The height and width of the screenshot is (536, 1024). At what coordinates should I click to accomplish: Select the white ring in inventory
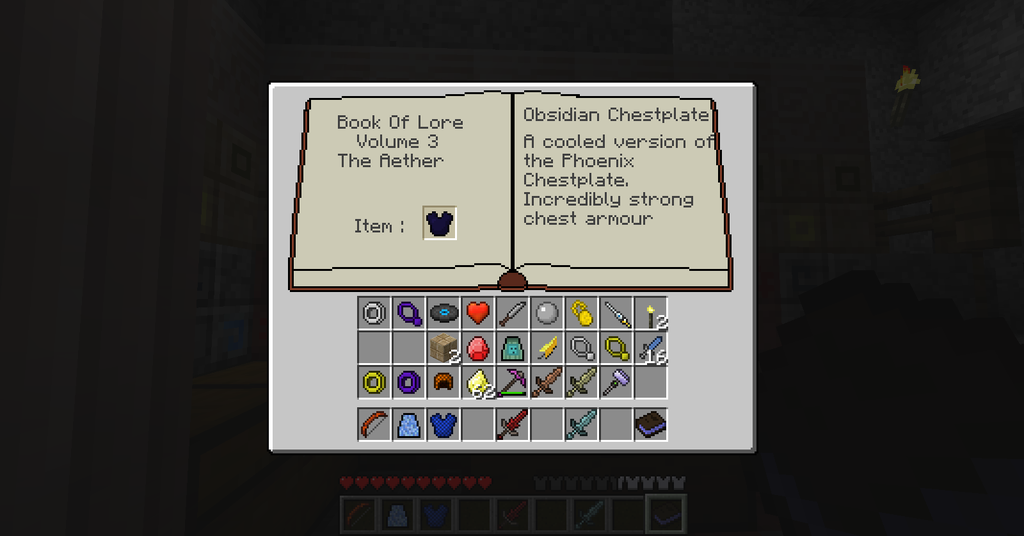click(x=374, y=314)
